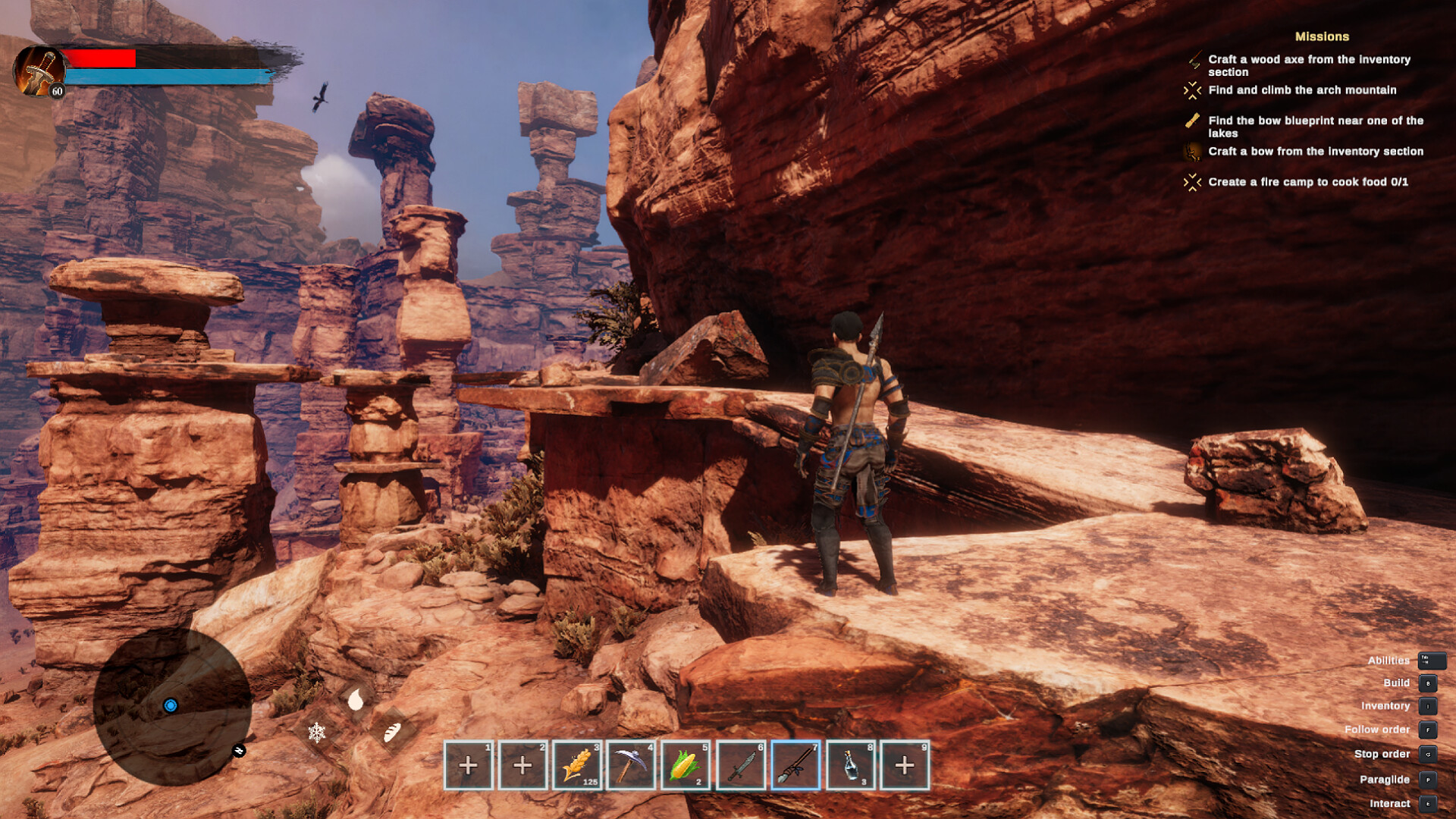The image size is (1456, 819).
Task: Click the highlighted spear hotbar slot
Action: [795, 765]
